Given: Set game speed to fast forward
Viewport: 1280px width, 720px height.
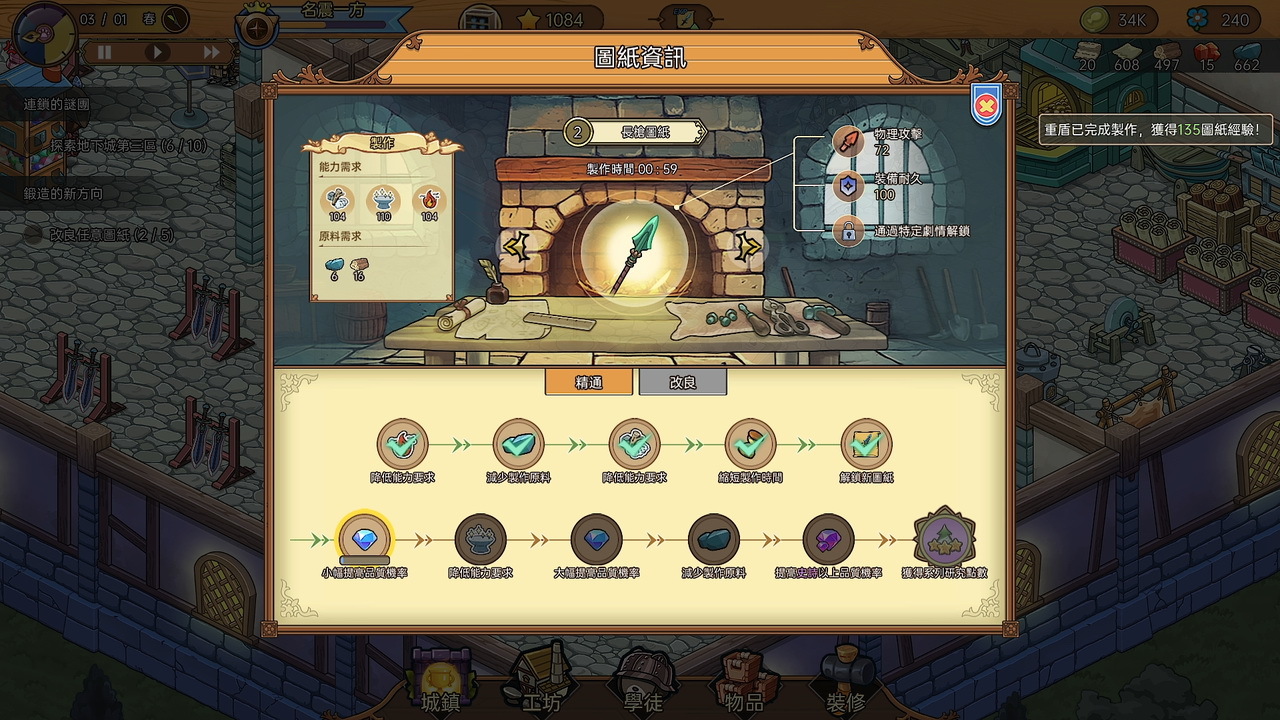Looking at the screenshot, I should click(211, 52).
